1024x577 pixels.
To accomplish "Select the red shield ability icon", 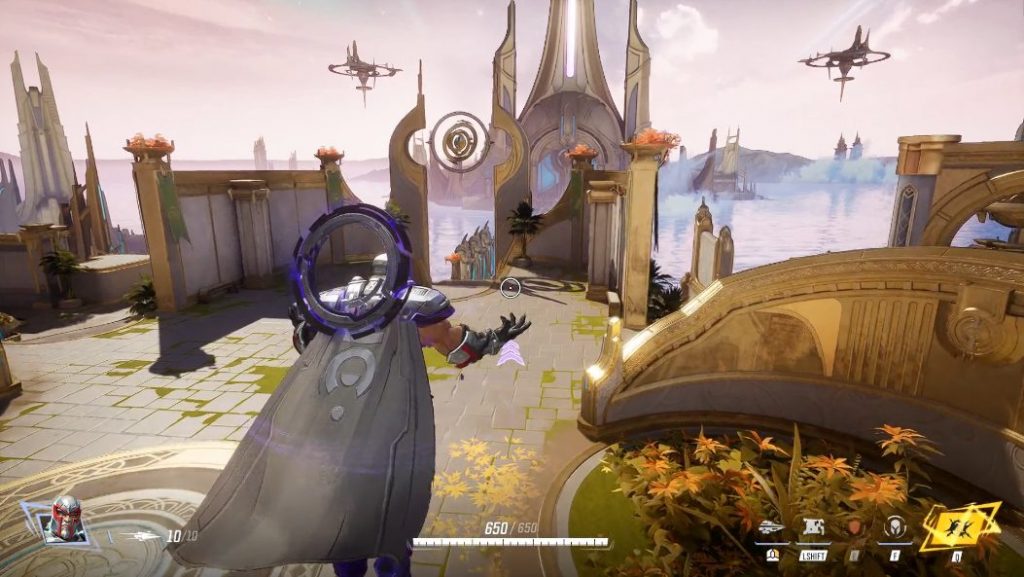I will 854,527.
